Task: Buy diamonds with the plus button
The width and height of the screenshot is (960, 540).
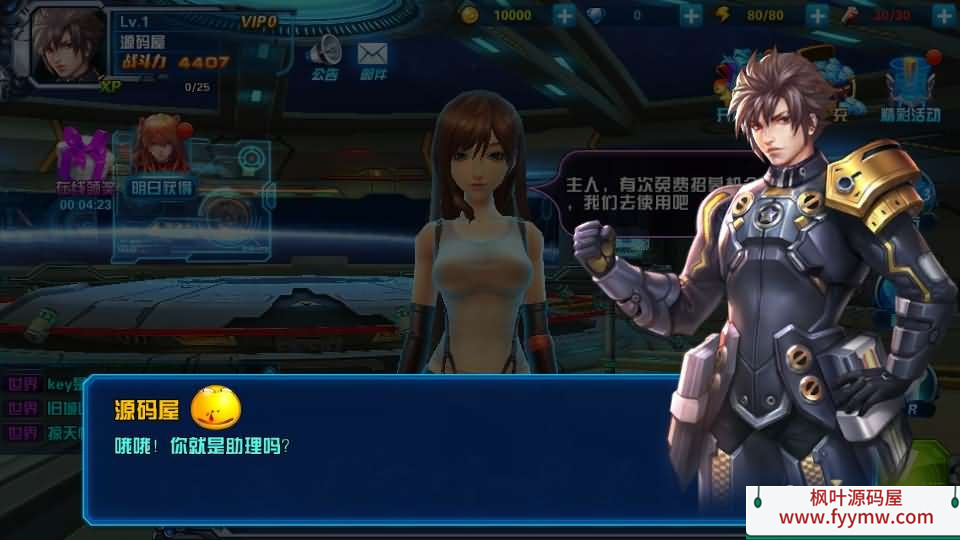Action: 691,15
